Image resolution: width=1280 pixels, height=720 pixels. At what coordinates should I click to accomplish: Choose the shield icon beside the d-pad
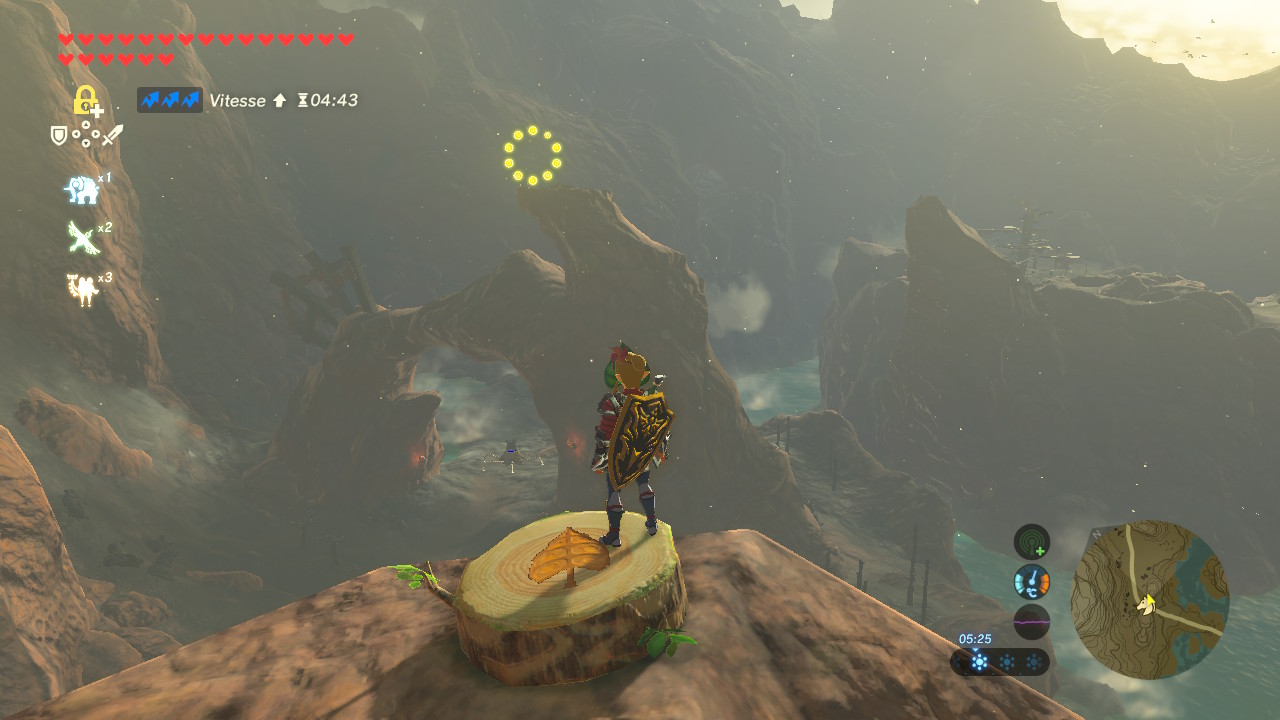[x=59, y=135]
